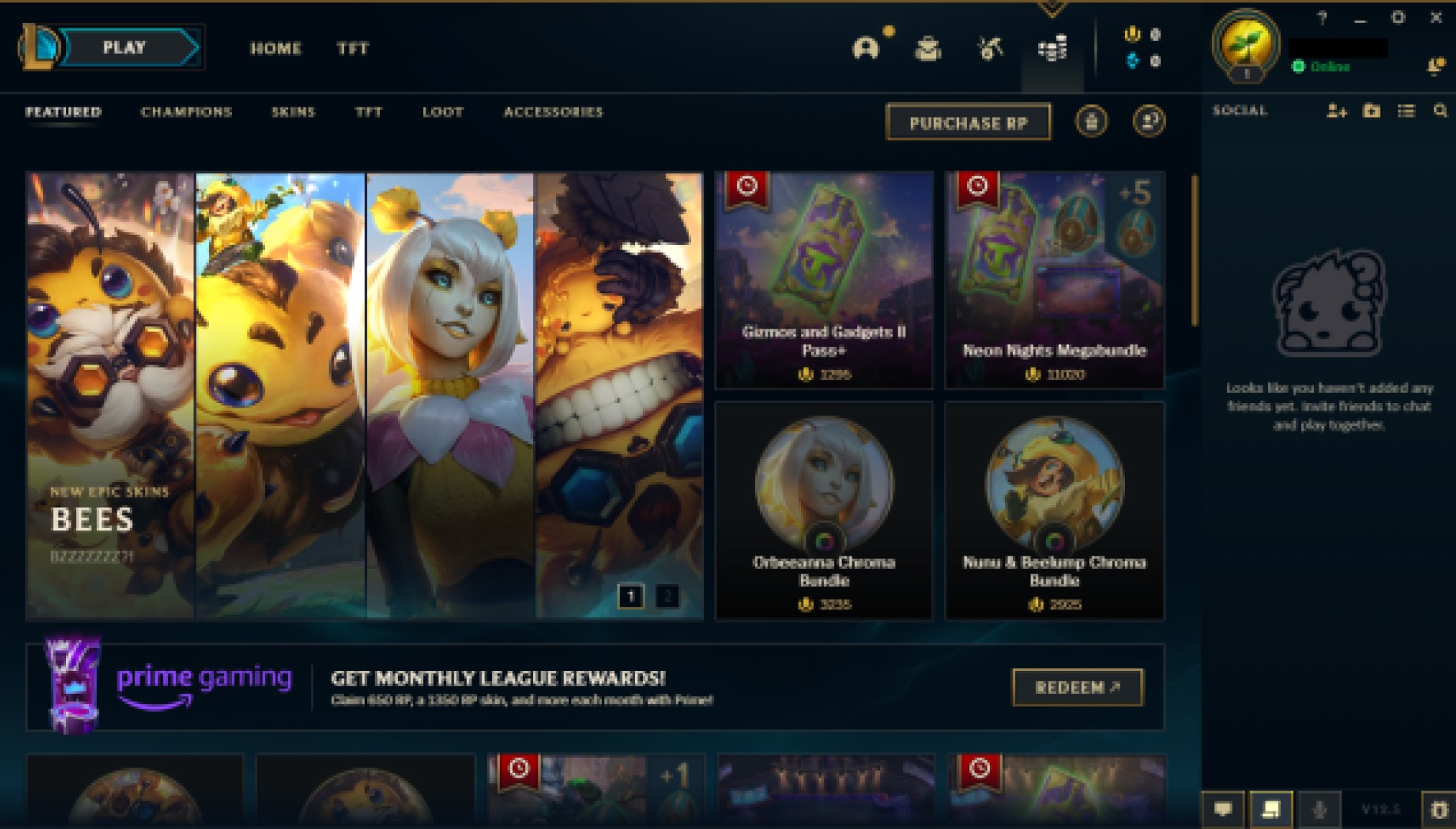Open the help question mark menu
The width and height of the screenshot is (1456, 829).
(1322, 15)
